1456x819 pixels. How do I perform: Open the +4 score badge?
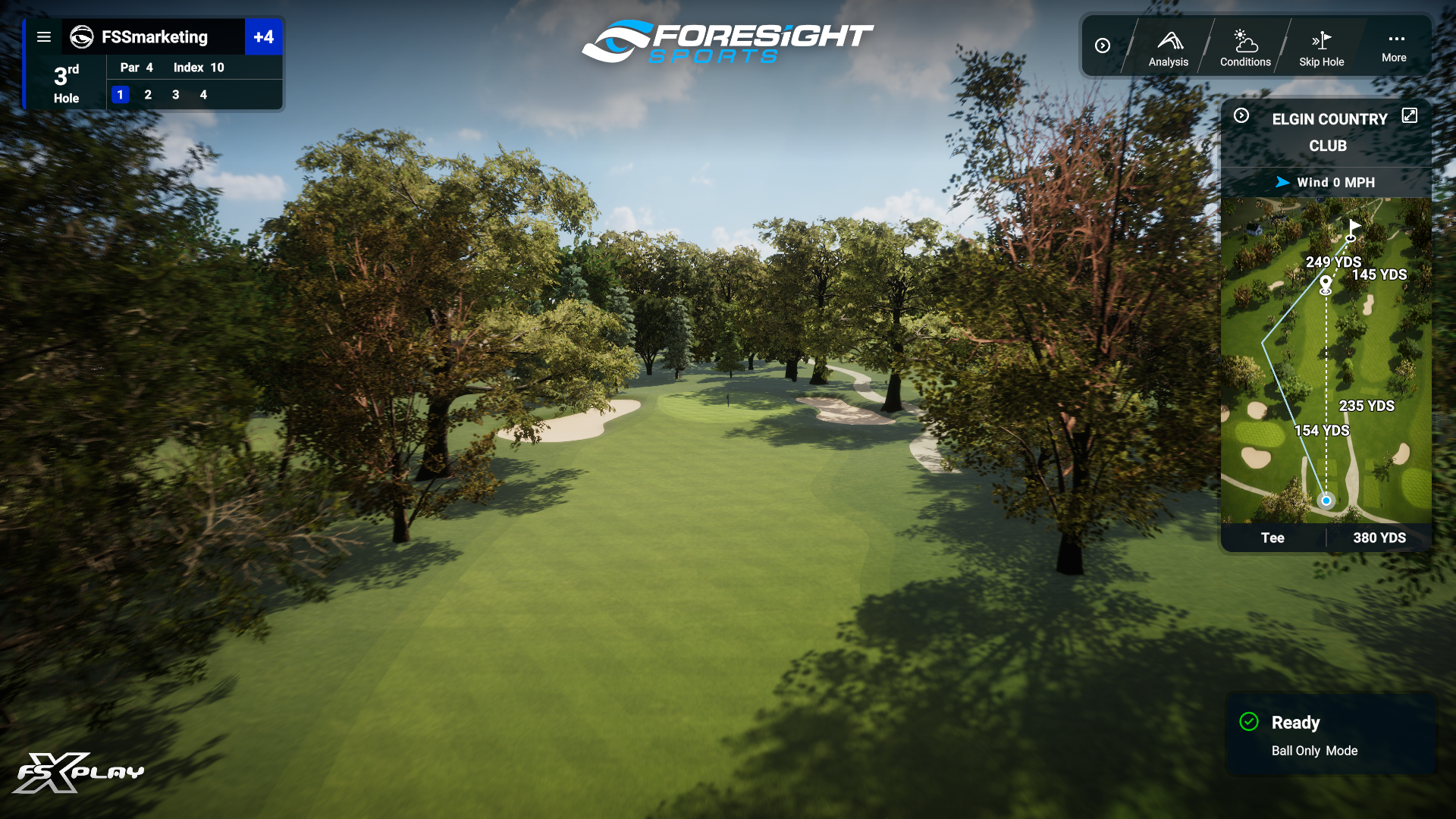click(x=263, y=37)
